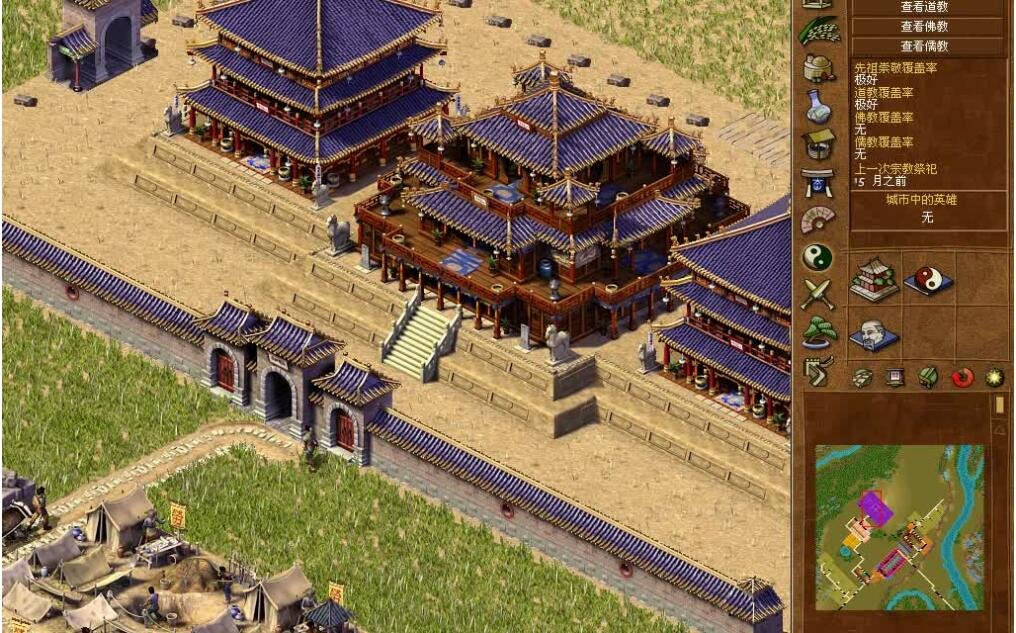Select the 查看儒教 button
1016x633 pixels.
click(x=924, y=45)
